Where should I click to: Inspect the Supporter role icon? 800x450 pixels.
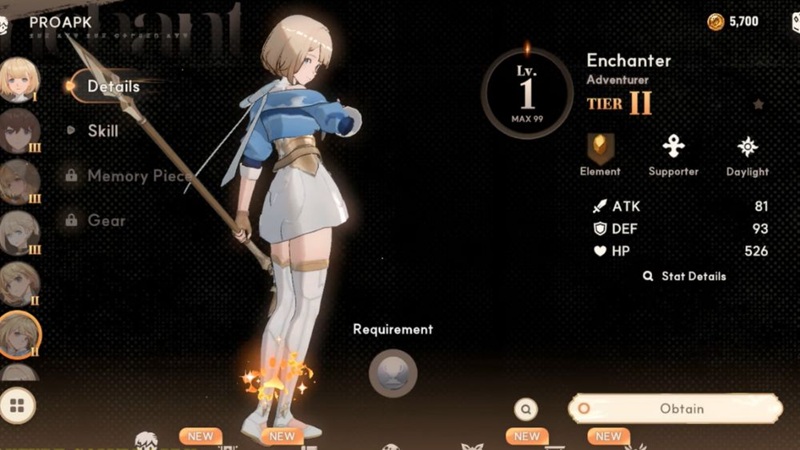click(x=673, y=149)
